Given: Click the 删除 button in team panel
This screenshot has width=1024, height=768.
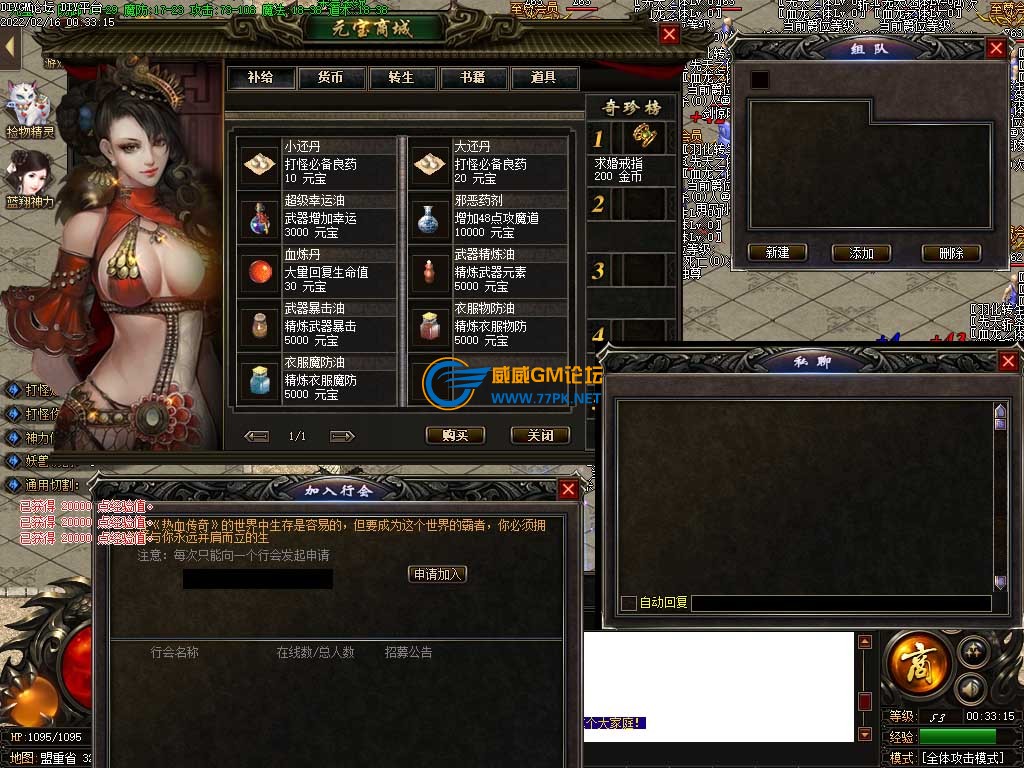Looking at the screenshot, I should [x=951, y=253].
